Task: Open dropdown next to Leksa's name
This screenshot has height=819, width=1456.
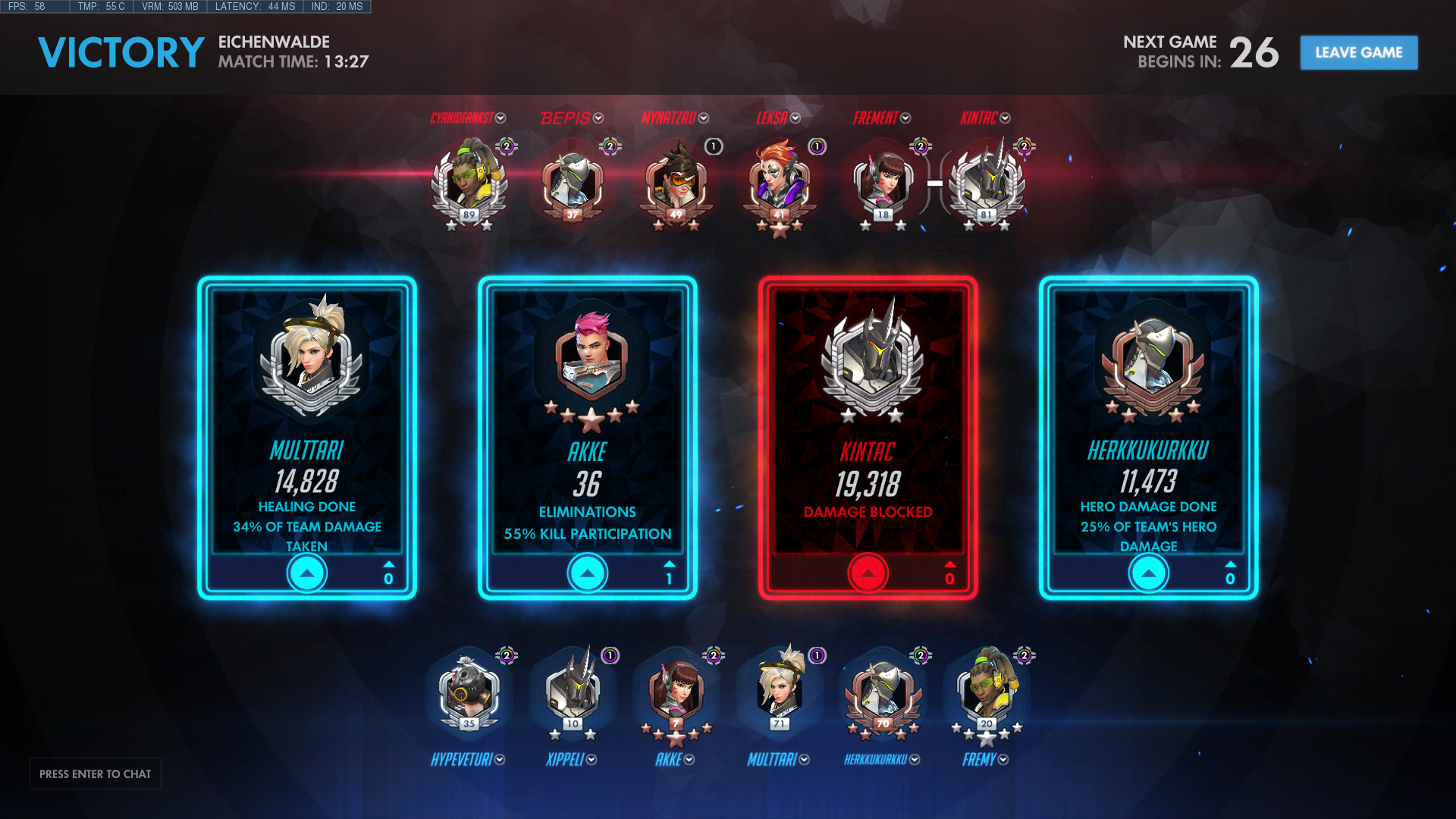Action: click(795, 118)
